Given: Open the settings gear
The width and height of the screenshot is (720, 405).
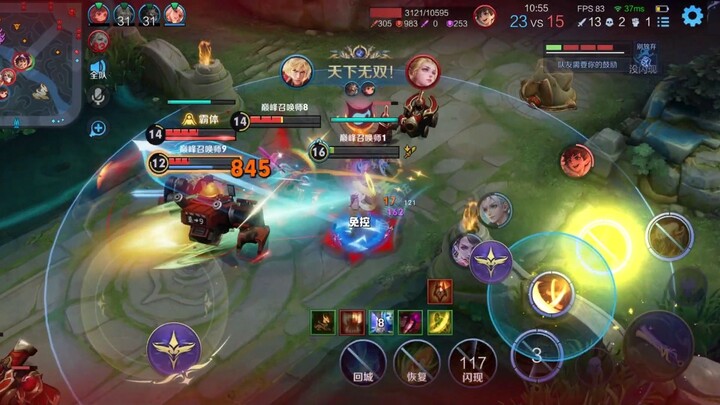Looking at the screenshot, I should point(692,16).
